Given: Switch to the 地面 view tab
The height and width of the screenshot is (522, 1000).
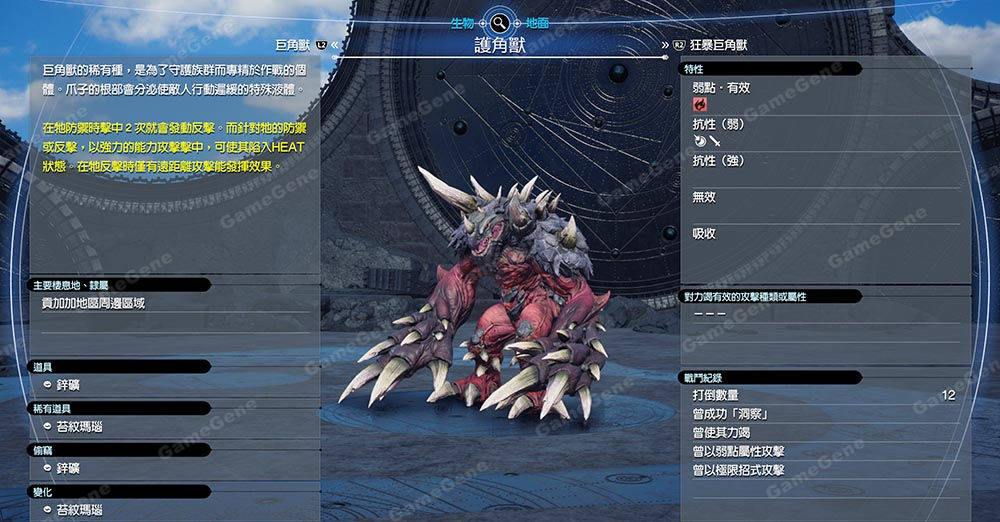Looking at the screenshot, I should click(533, 20).
